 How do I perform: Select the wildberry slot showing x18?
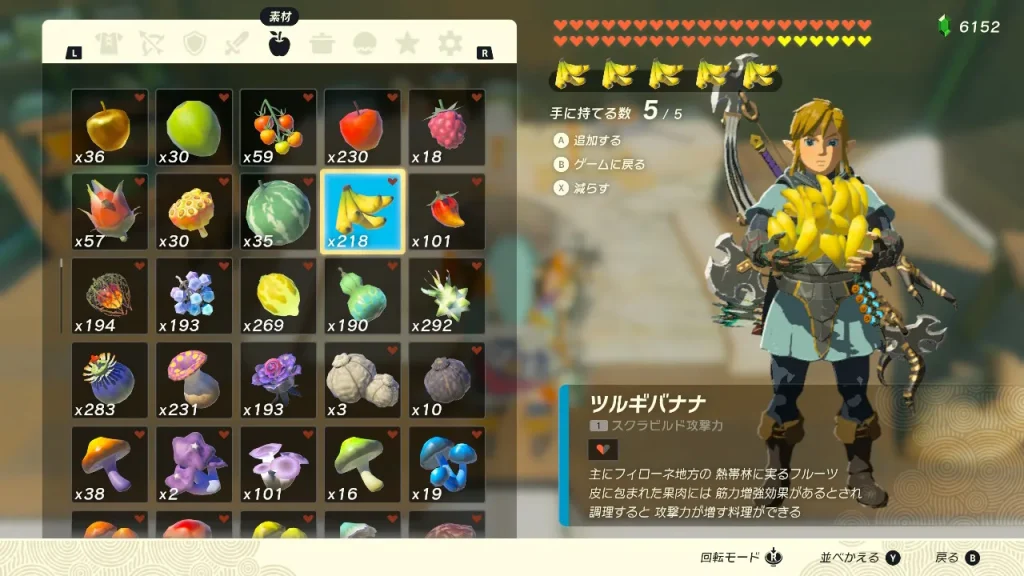(x=446, y=127)
